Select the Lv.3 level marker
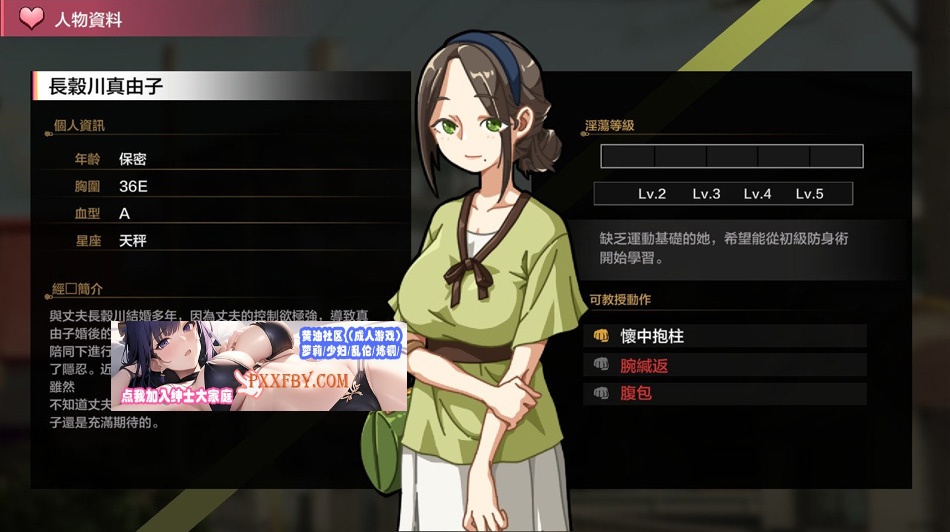 pyautogui.click(x=706, y=194)
